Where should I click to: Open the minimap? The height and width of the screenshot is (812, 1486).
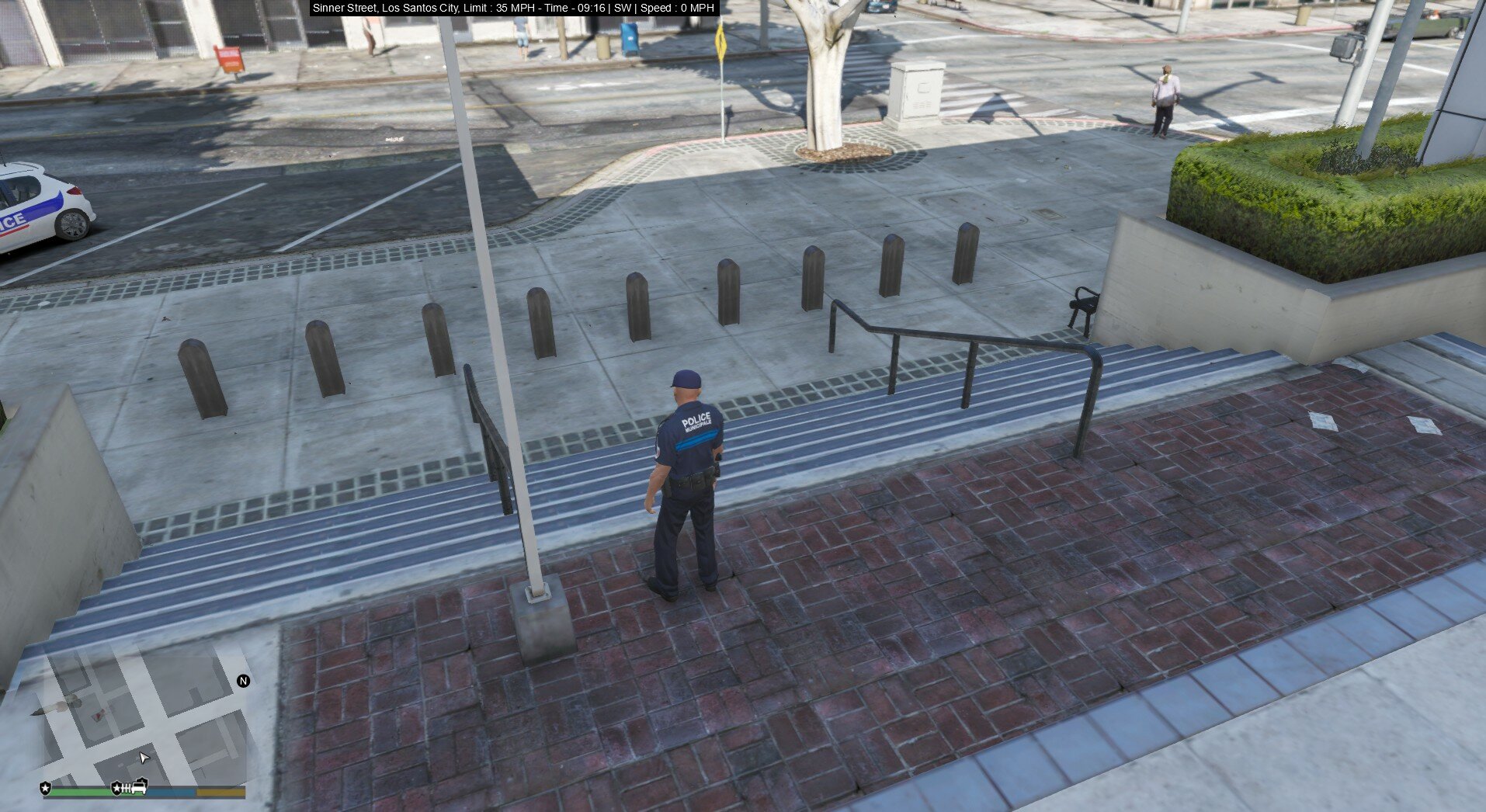[x=144, y=722]
